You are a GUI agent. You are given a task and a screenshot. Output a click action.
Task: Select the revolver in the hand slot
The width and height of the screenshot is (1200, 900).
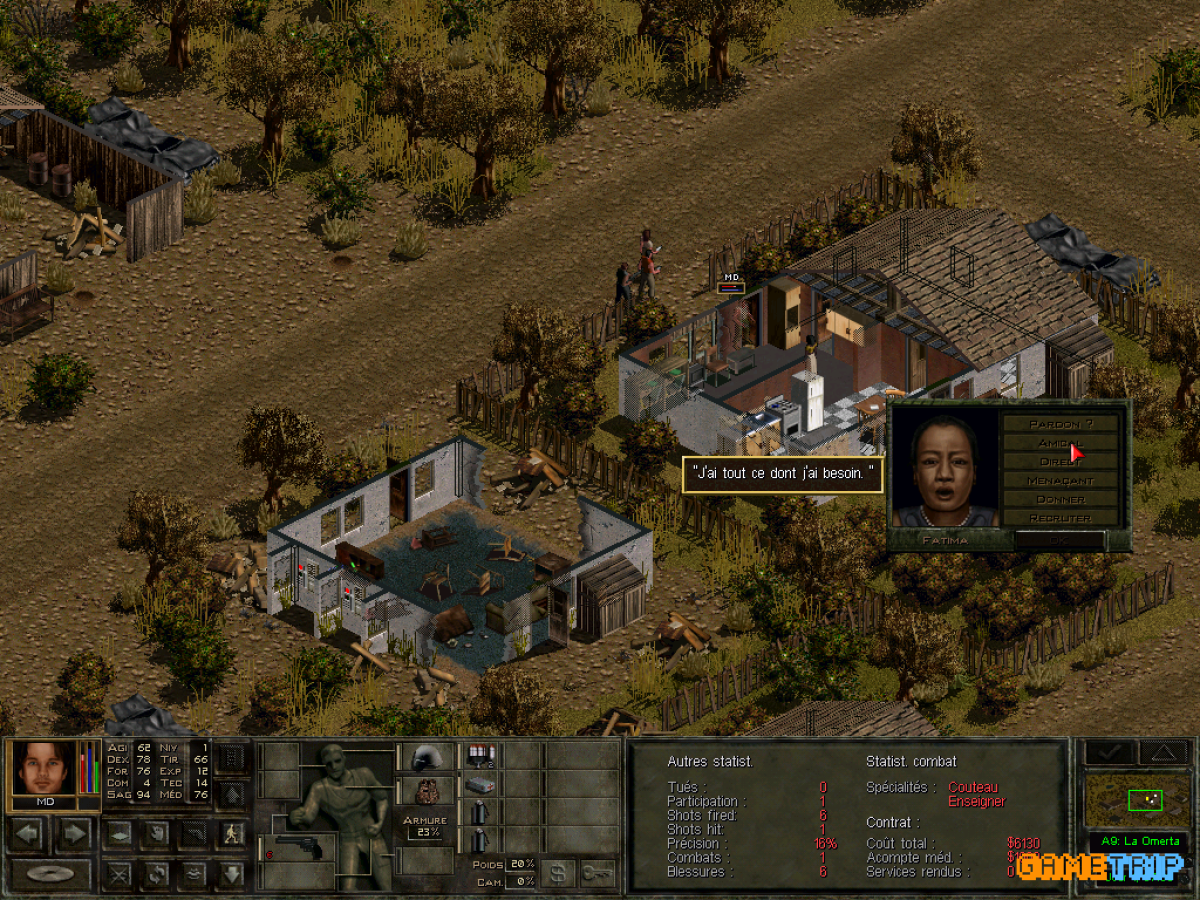296,848
